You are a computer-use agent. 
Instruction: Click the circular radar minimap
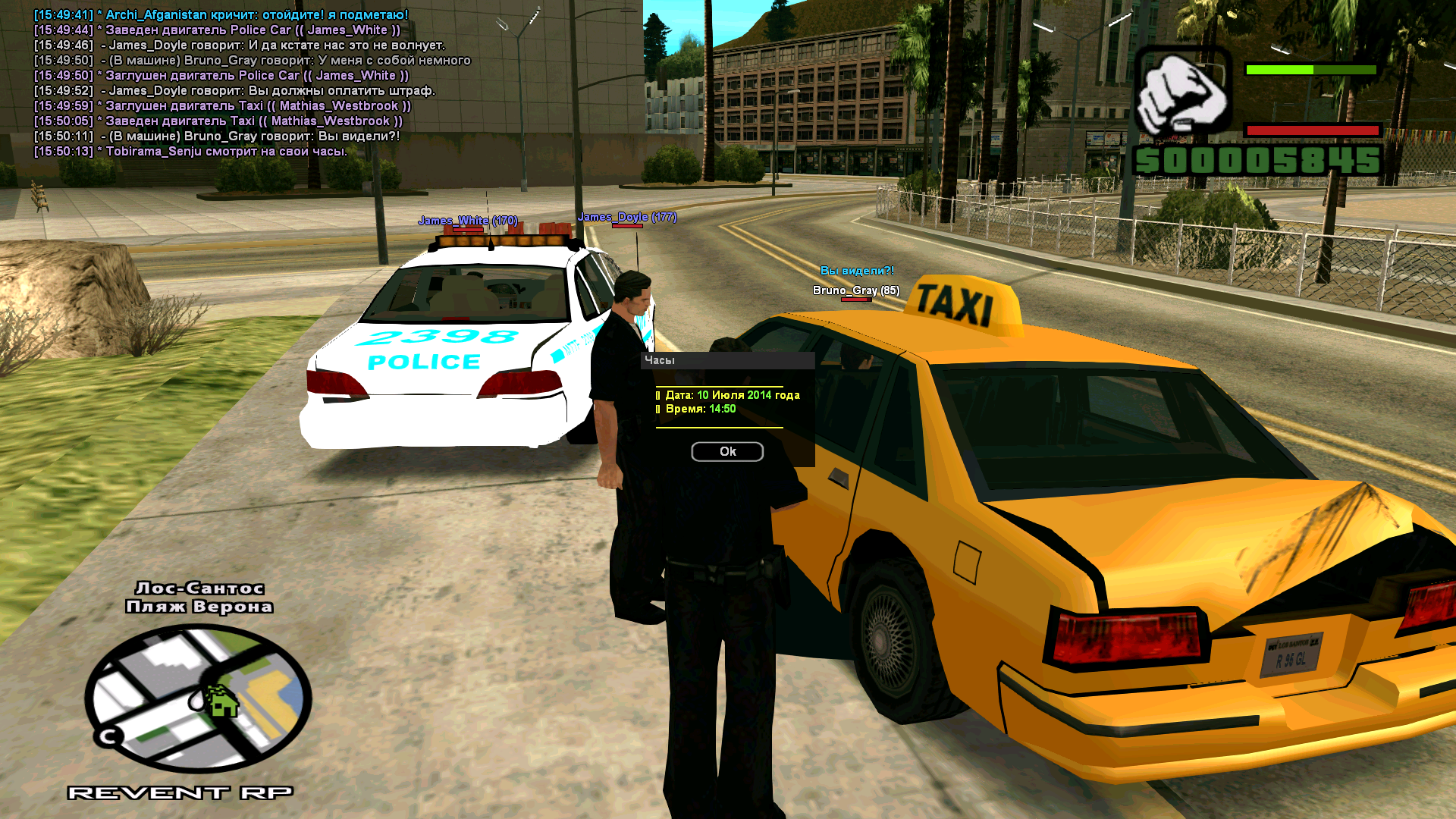198,697
